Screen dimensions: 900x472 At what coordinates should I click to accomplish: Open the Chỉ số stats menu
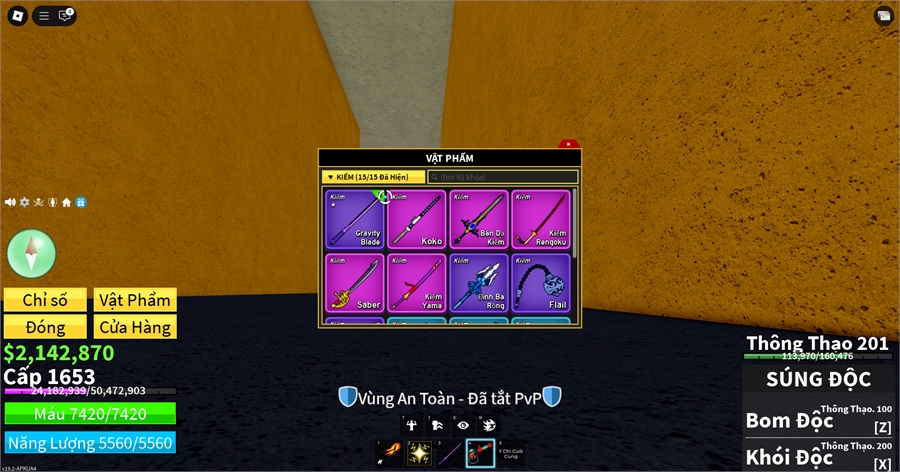coord(44,300)
